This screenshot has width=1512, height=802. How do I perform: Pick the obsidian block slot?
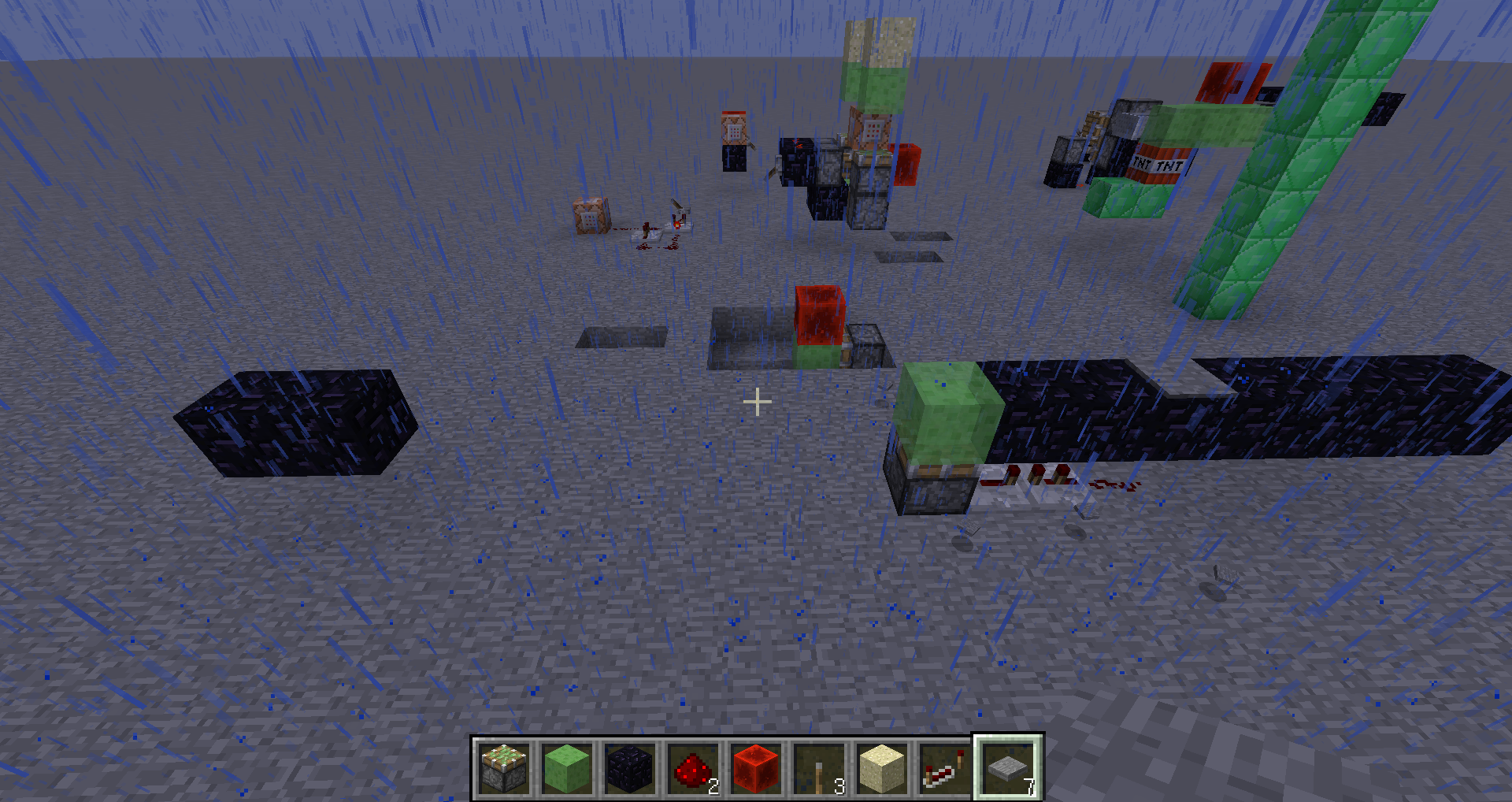(x=630, y=768)
